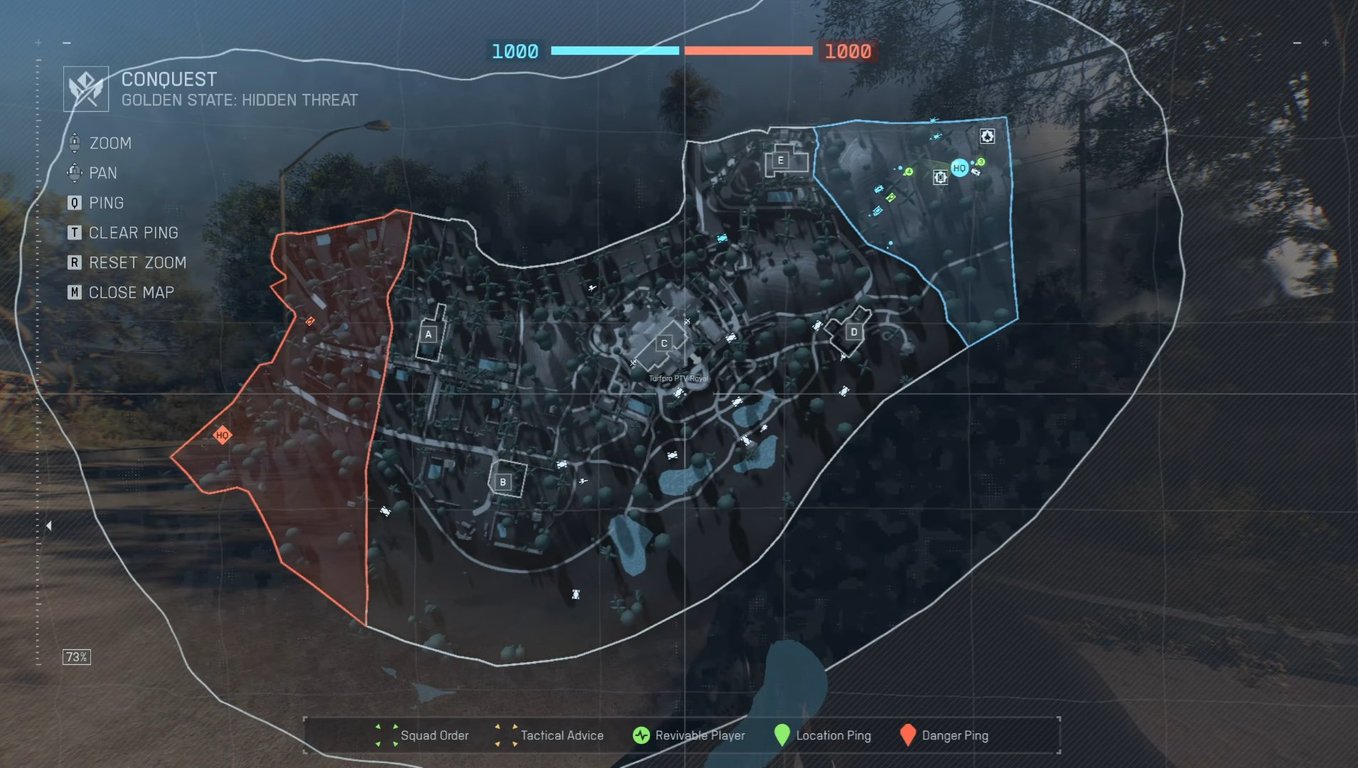Select the Clear Ping option
This screenshot has width=1358, height=768.
coord(124,232)
